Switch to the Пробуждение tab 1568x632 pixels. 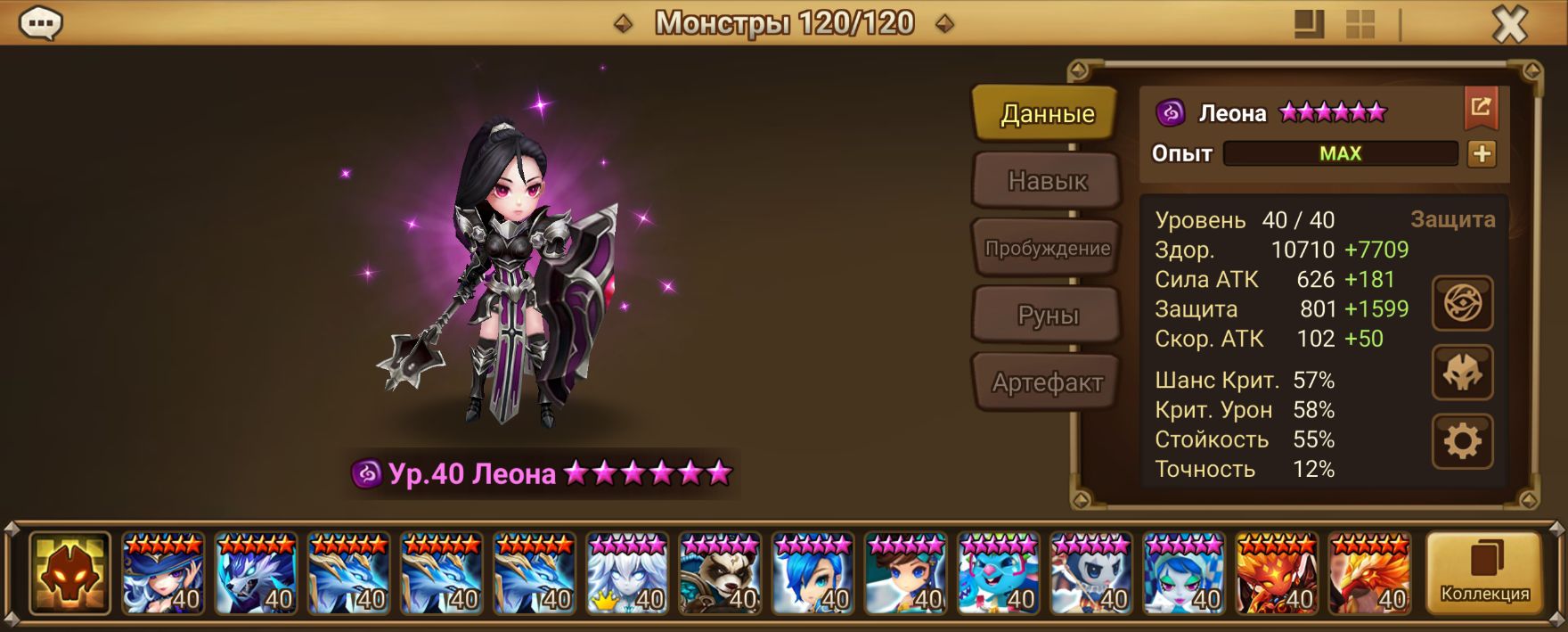point(1047,249)
